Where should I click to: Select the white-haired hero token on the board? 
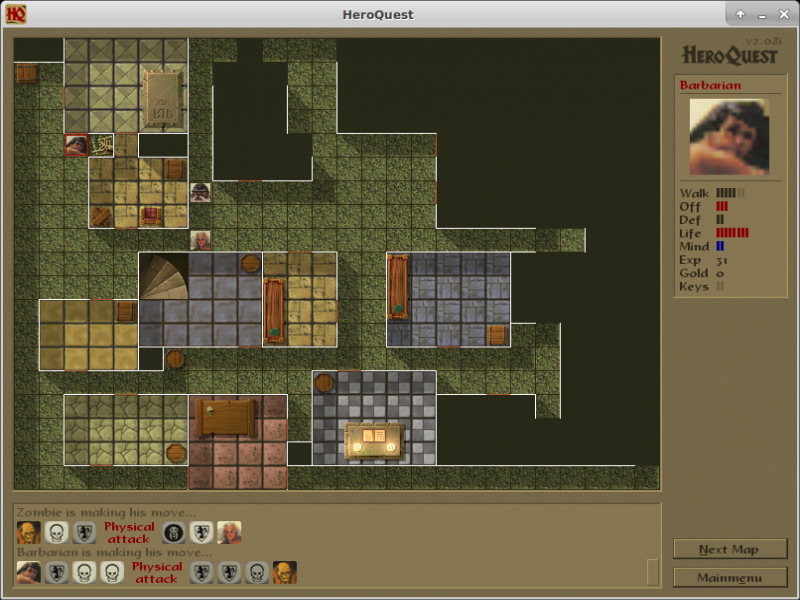tap(201, 240)
